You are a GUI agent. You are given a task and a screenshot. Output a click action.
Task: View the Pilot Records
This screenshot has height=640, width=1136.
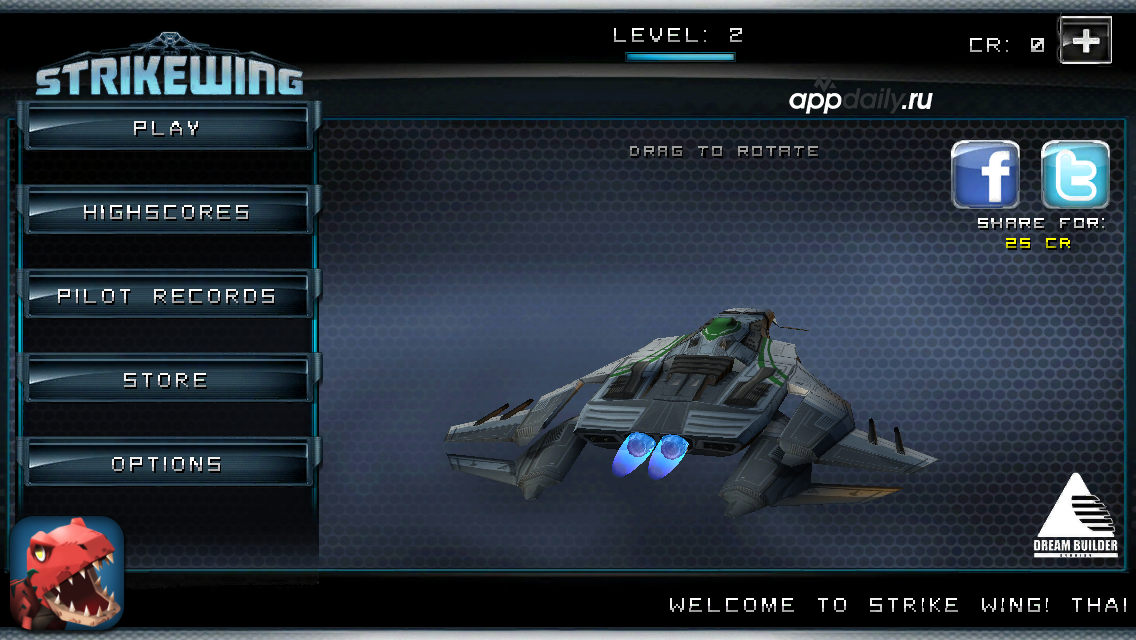click(x=167, y=296)
